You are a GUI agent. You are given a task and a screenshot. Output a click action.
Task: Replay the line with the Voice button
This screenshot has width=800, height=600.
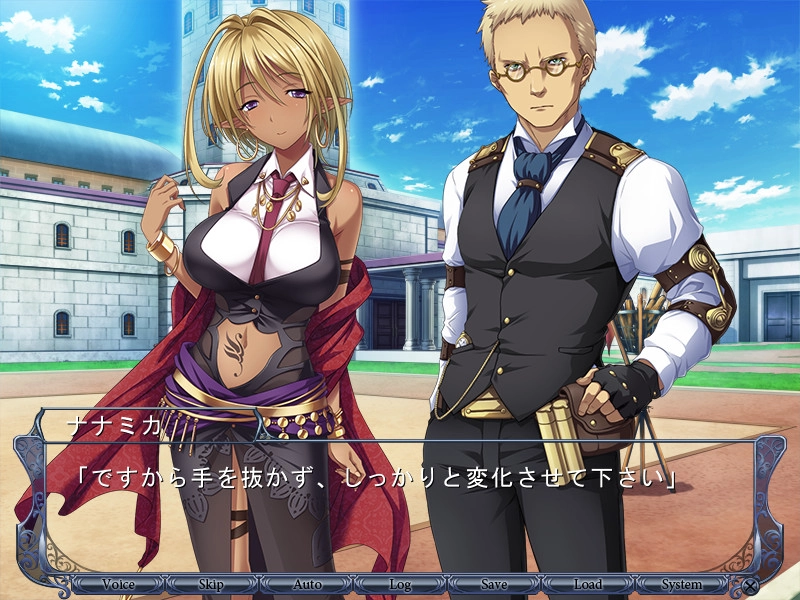[x=118, y=584]
